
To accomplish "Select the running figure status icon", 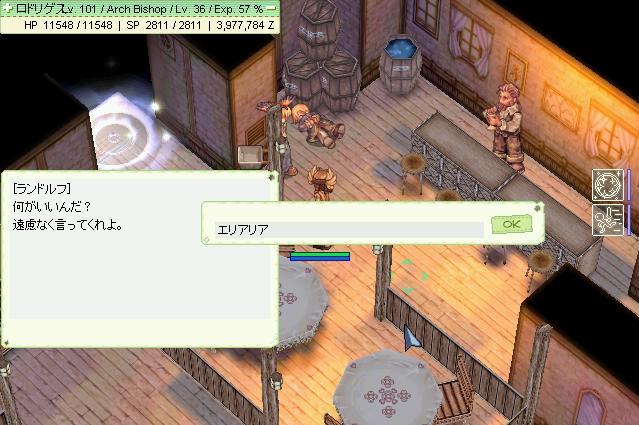I will coord(606,219).
